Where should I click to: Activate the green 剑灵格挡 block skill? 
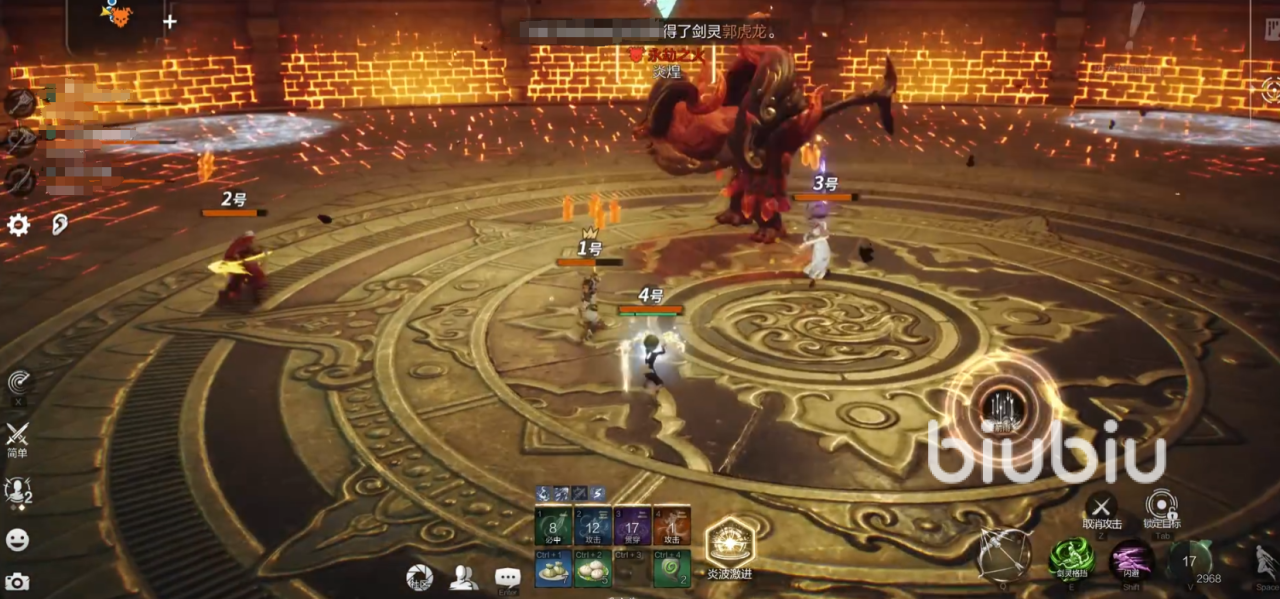[x=1071, y=557]
